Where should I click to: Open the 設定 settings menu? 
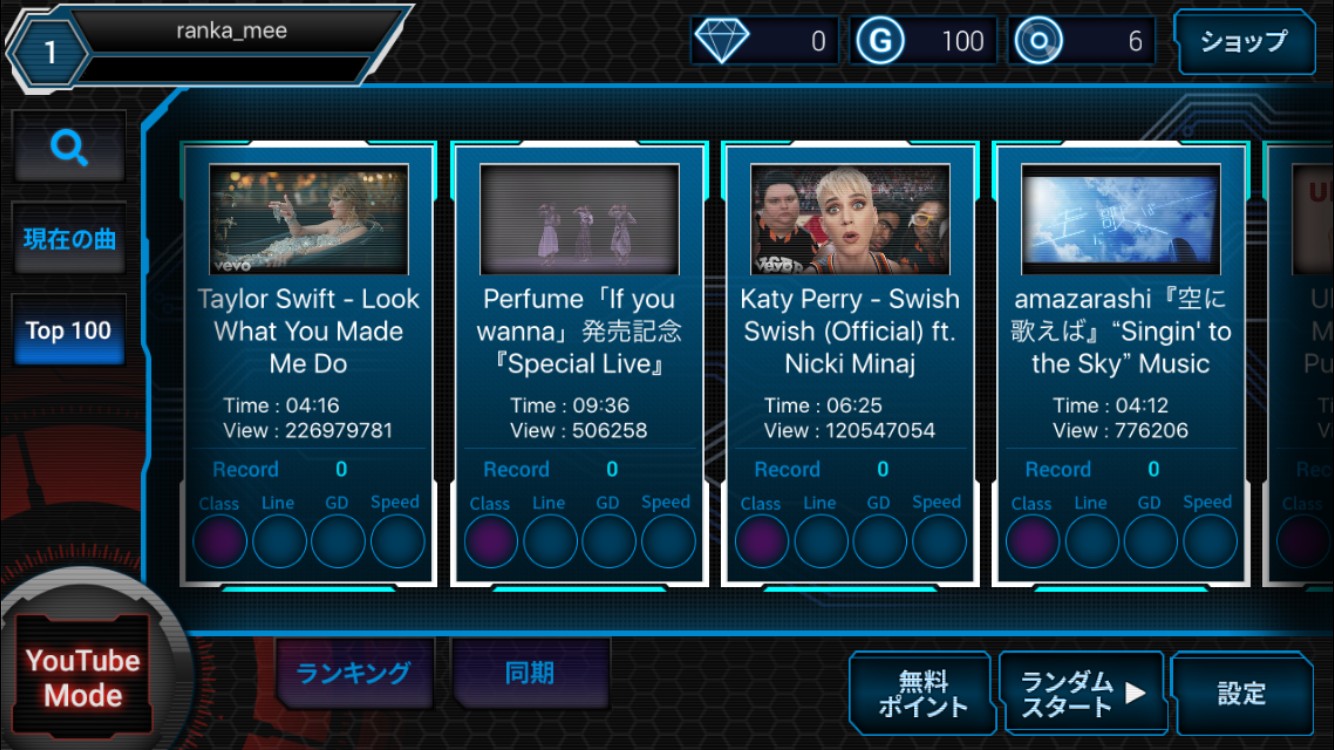tap(1242, 693)
